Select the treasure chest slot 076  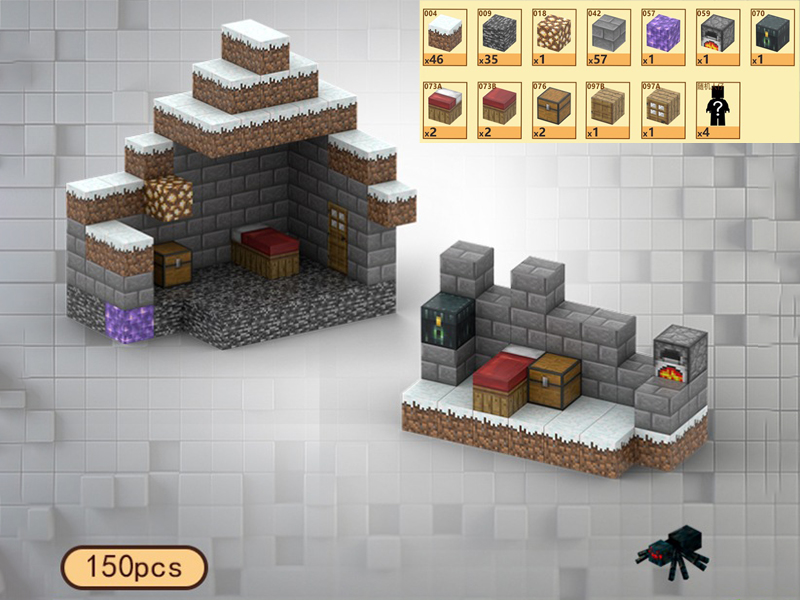552,108
